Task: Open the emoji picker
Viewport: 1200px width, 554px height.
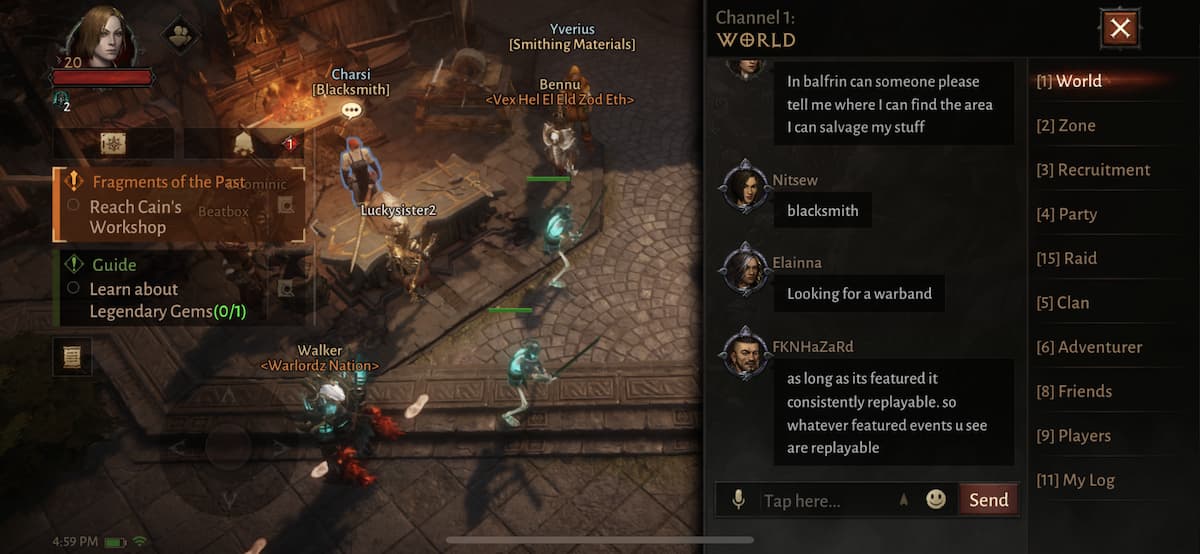Action: [936, 499]
